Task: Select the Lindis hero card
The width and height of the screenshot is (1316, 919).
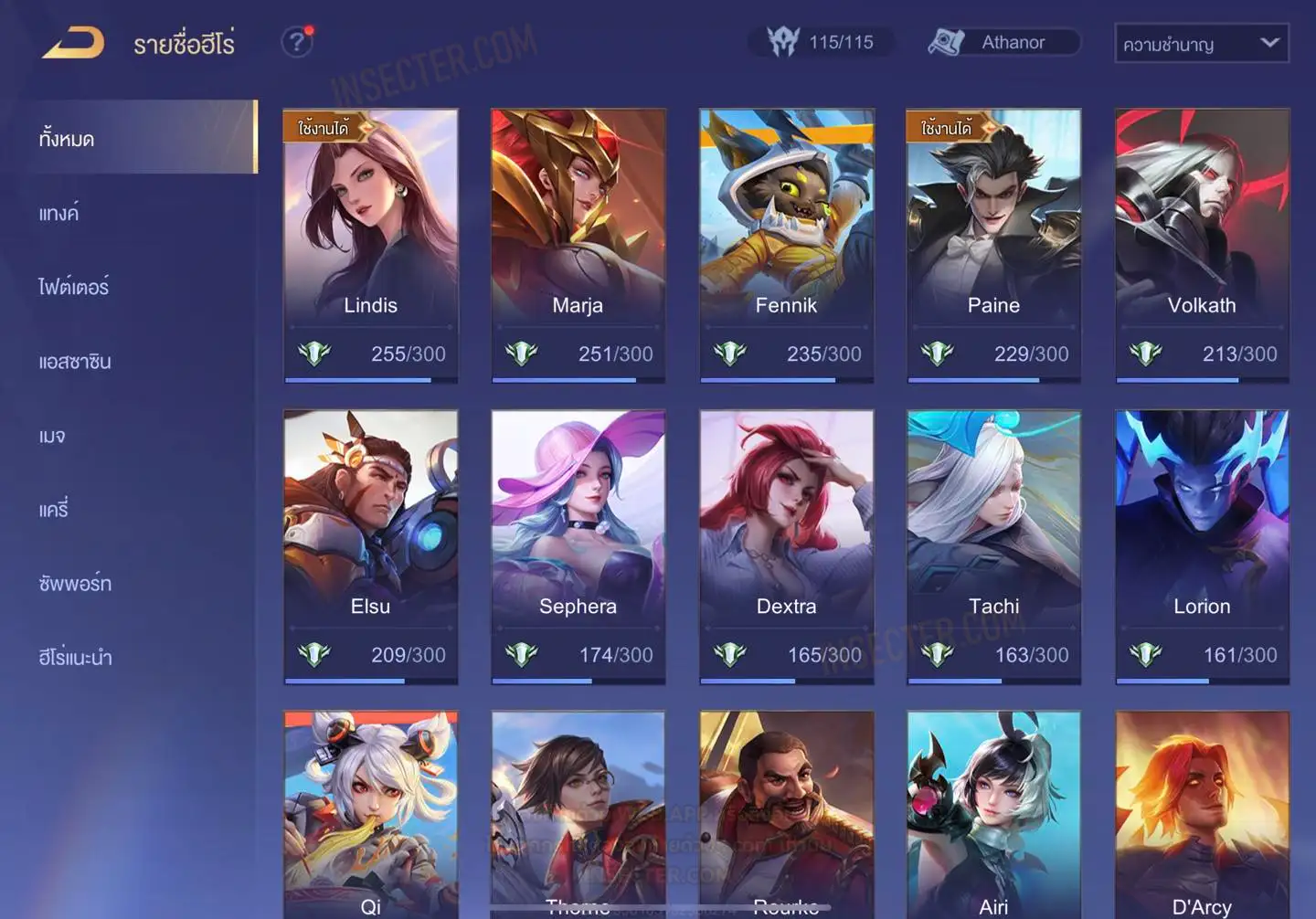Action: point(370,245)
